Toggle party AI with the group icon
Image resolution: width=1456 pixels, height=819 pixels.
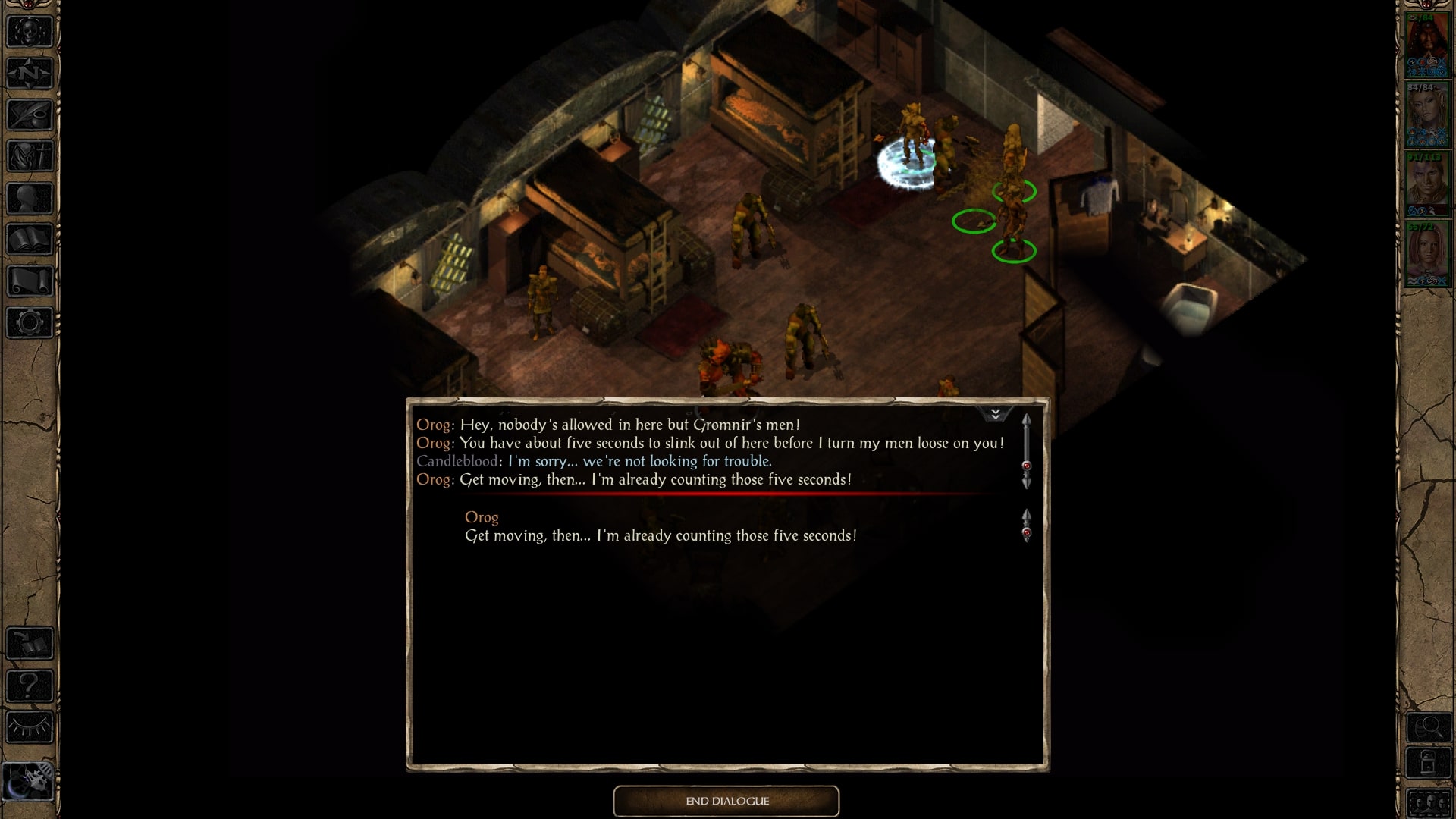1430,802
